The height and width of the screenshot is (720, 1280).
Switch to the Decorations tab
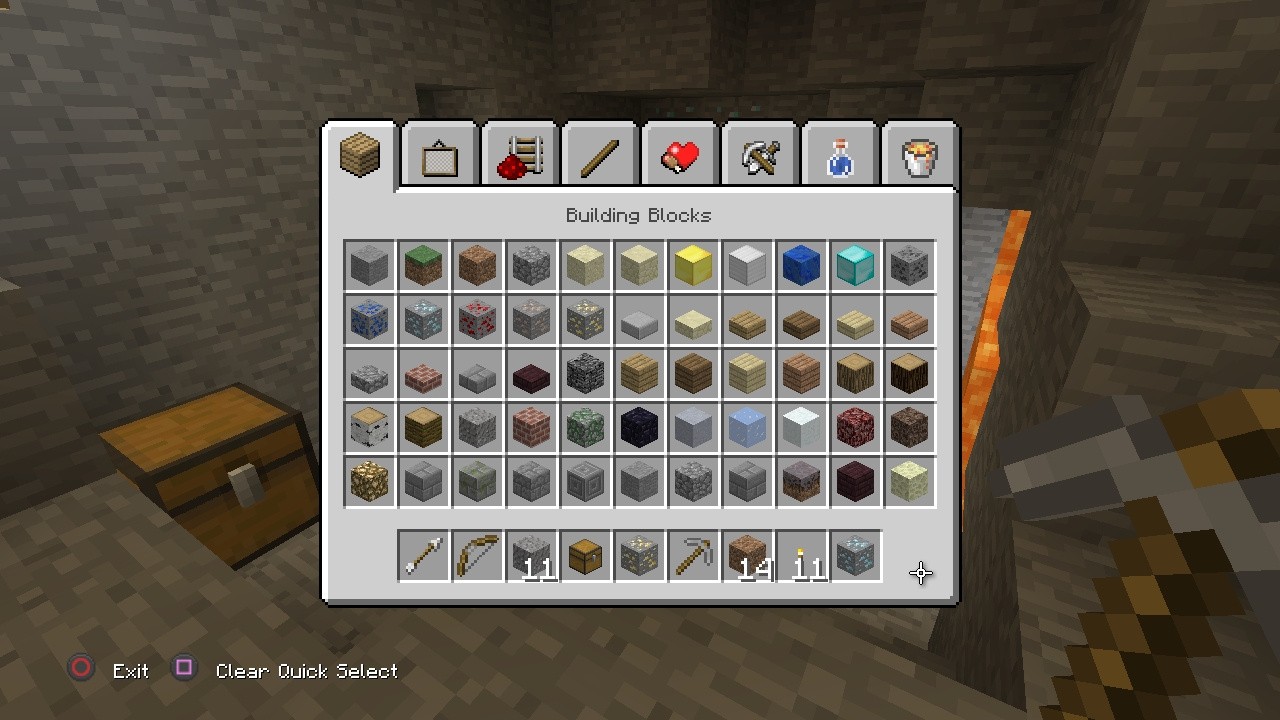(439, 153)
